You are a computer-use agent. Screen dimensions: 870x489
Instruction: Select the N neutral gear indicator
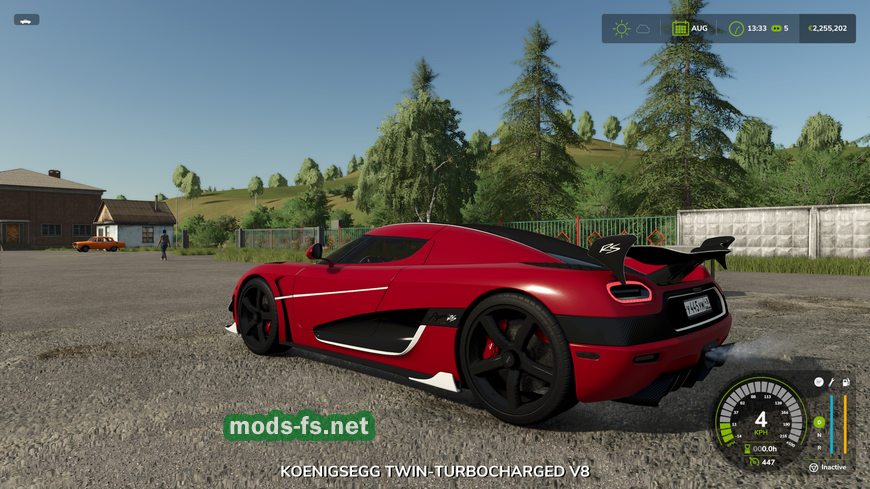tap(819, 434)
